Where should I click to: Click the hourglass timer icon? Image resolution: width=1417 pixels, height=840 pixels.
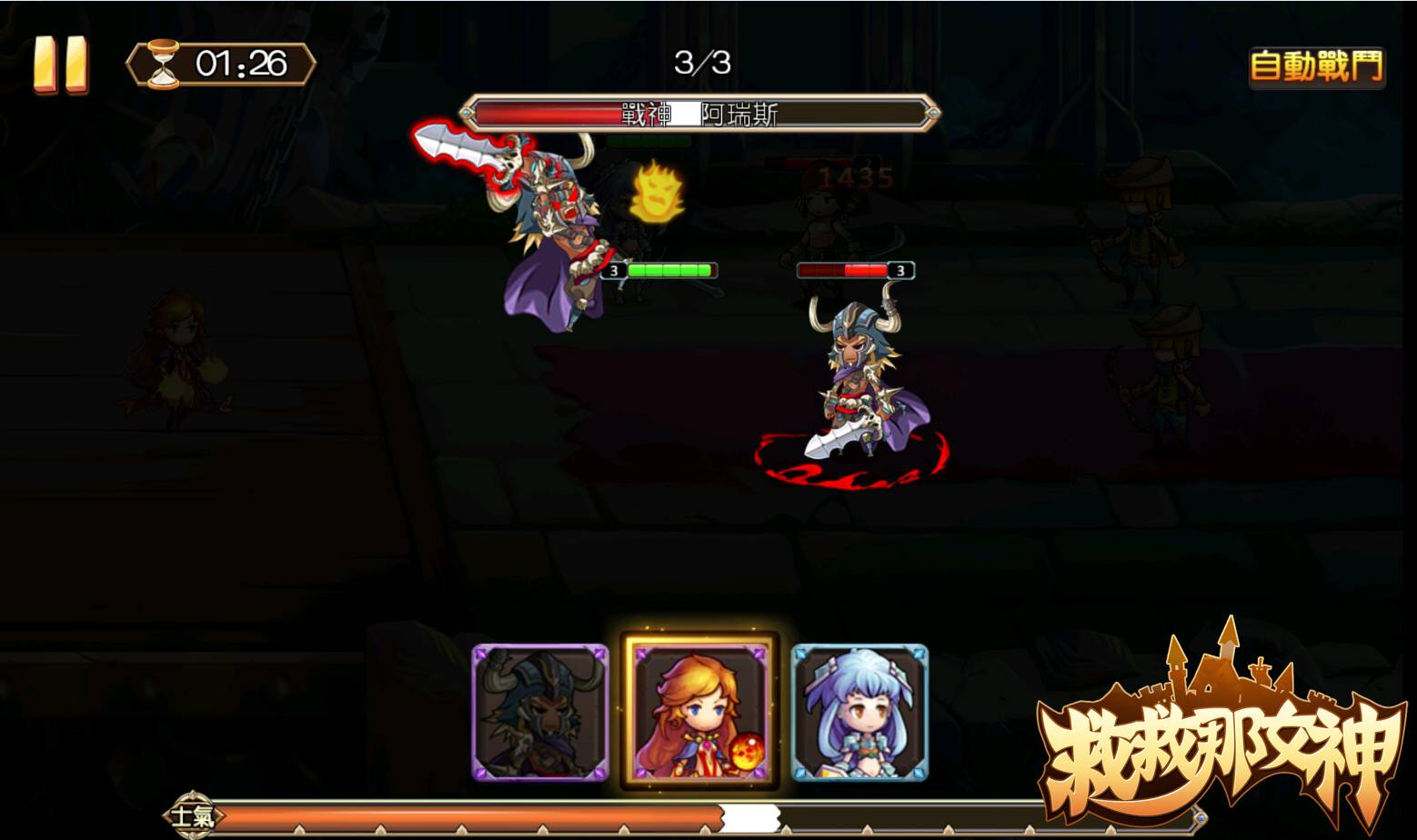coord(165,63)
